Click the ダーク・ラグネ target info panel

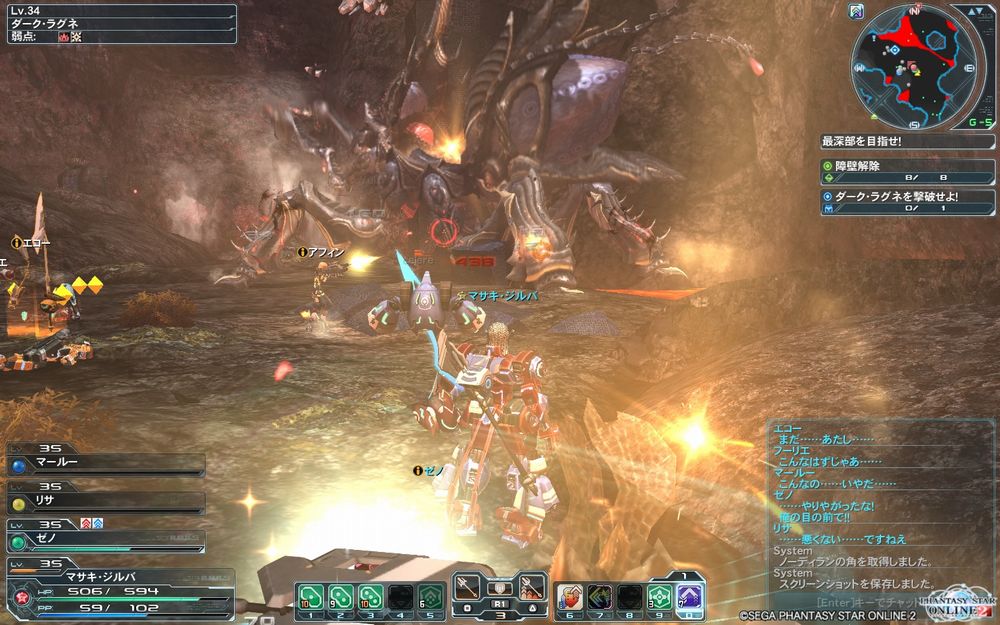118,23
